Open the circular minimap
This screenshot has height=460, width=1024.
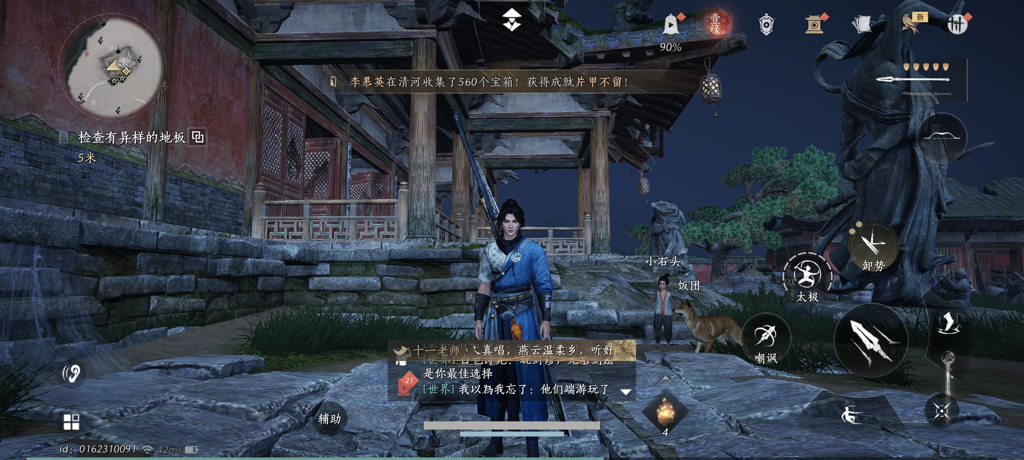click(x=113, y=66)
